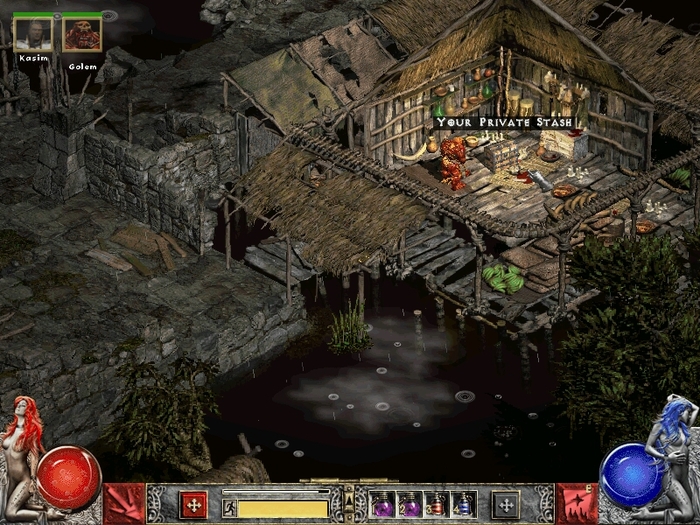Expand the mini panel arrow button

[348, 497]
